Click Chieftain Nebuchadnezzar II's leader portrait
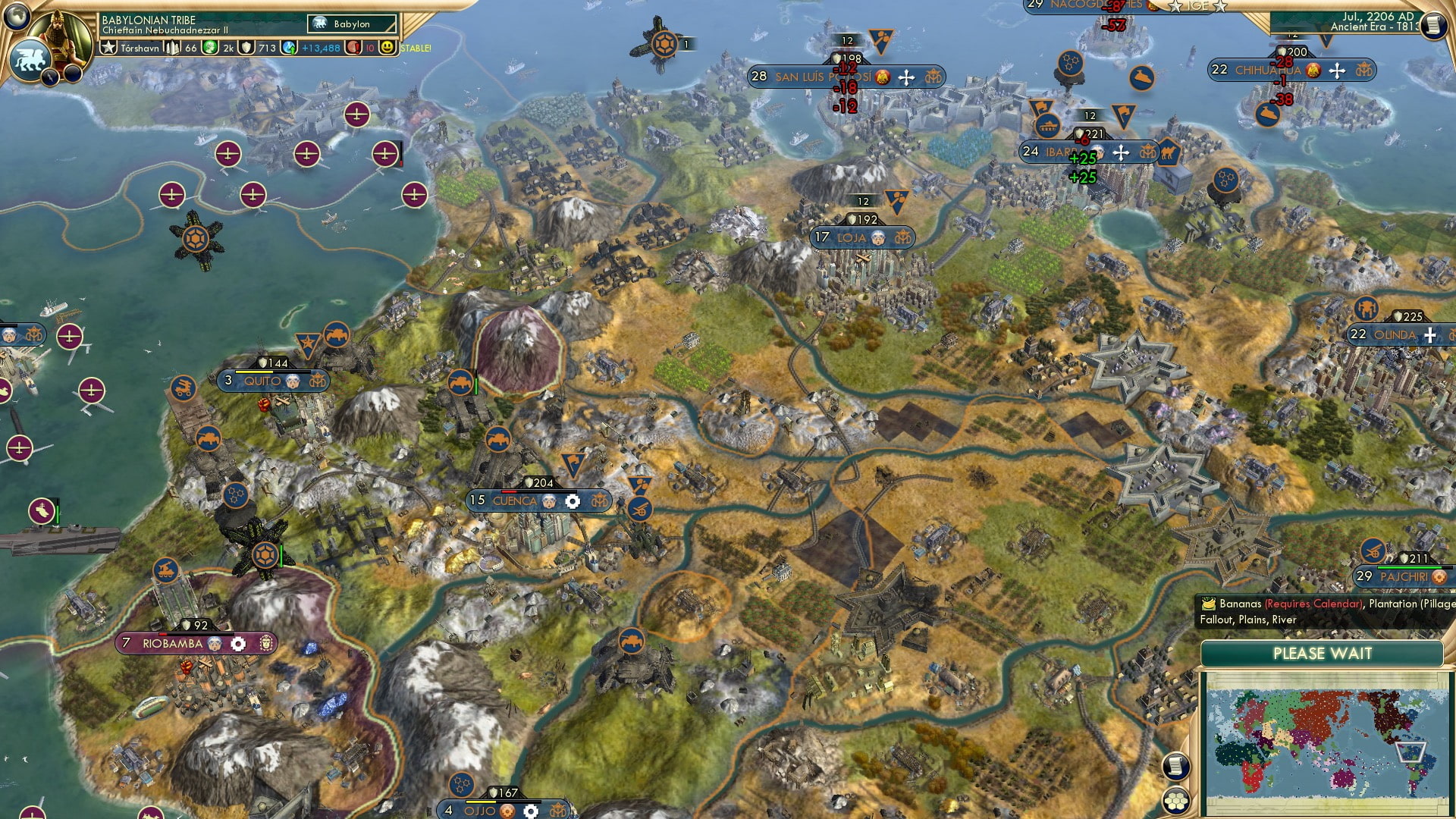This screenshot has width=1456, height=819. pyautogui.click(x=59, y=38)
